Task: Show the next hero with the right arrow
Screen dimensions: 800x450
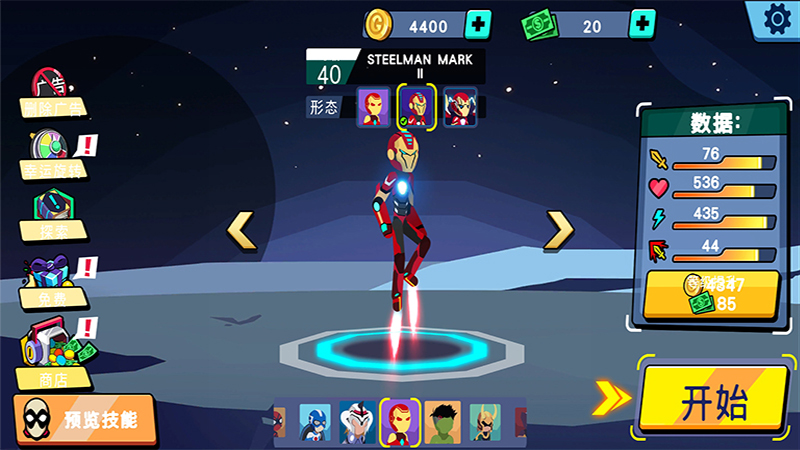Action: coord(559,230)
